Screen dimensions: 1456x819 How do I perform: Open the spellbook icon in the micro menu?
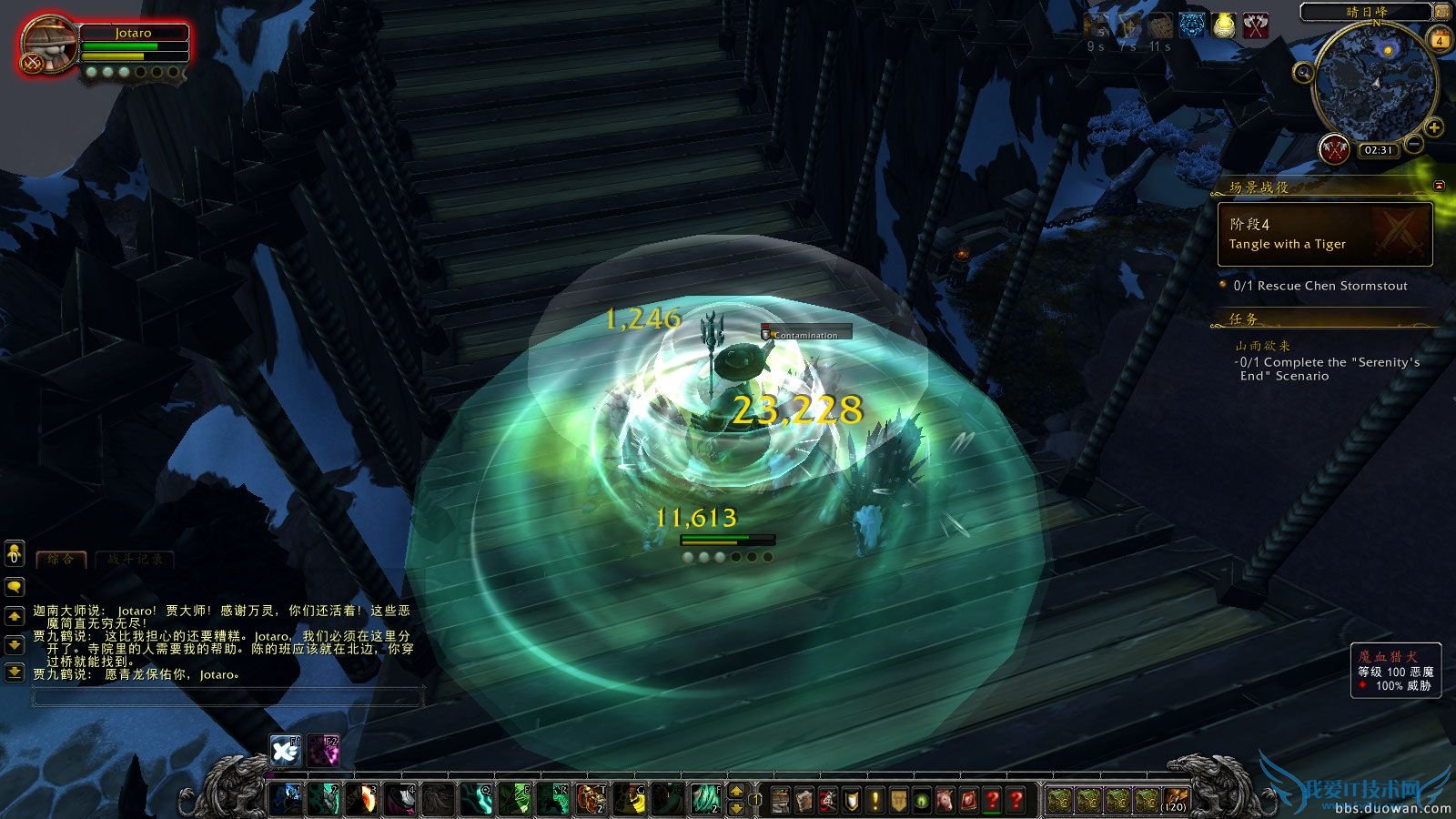[x=804, y=799]
